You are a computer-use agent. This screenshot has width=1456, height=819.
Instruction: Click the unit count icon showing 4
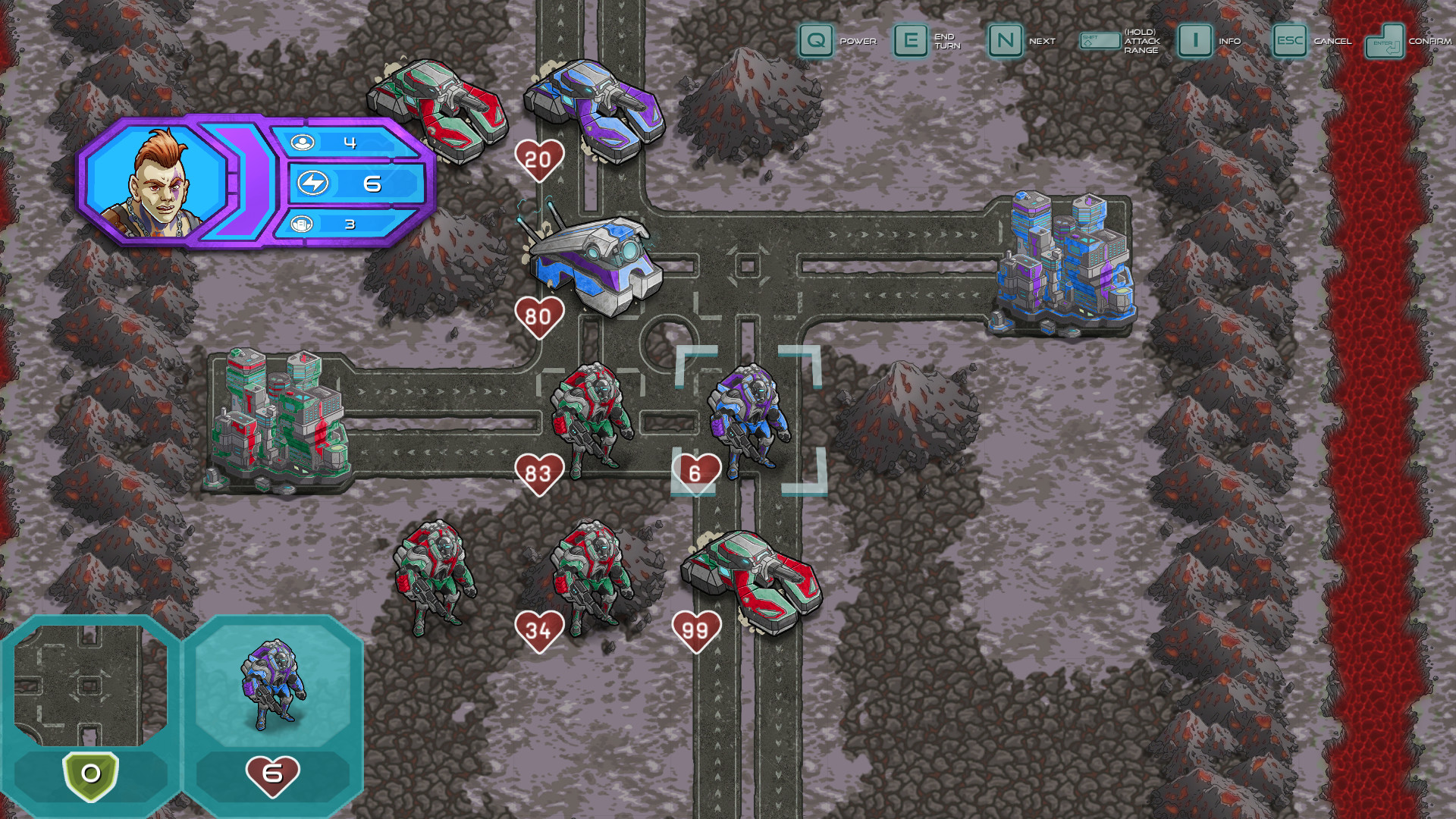pos(302,141)
